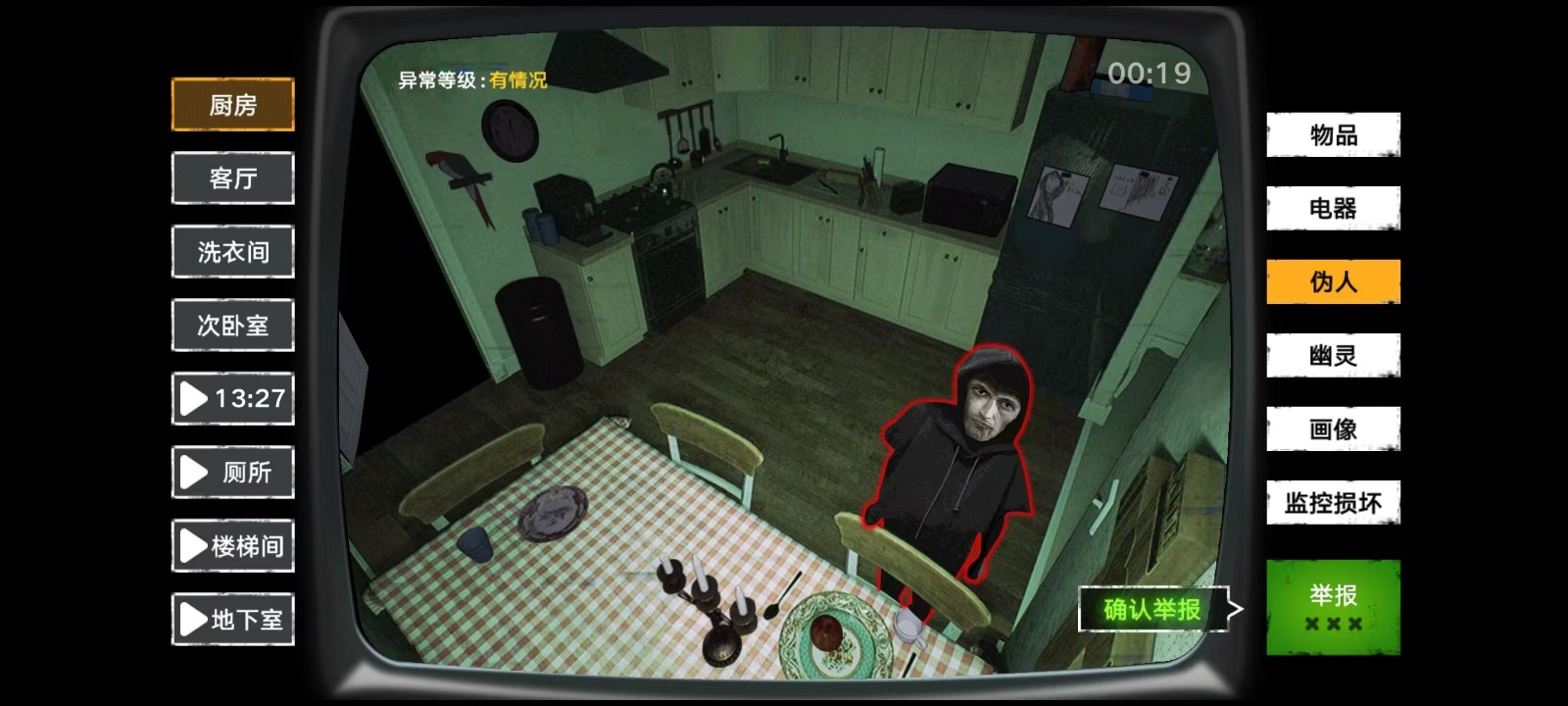Image resolution: width=1568 pixels, height=706 pixels.
Task: Report the anomaly as 物品
Action: pos(1333,135)
